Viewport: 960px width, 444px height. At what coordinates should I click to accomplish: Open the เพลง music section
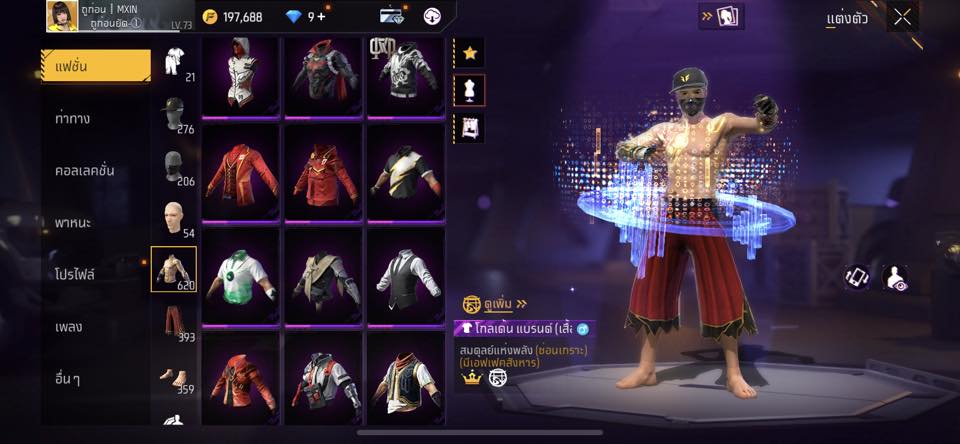point(69,326)
